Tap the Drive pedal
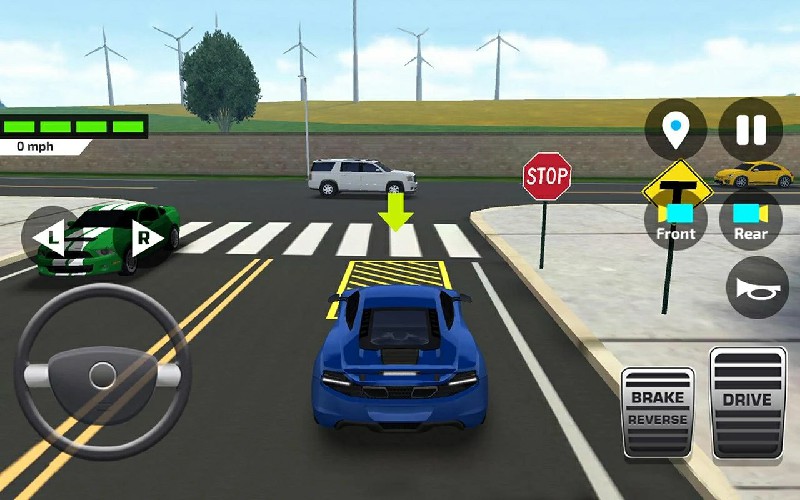The width and height of the screenshot is (800, 500). tap(747, 402)
